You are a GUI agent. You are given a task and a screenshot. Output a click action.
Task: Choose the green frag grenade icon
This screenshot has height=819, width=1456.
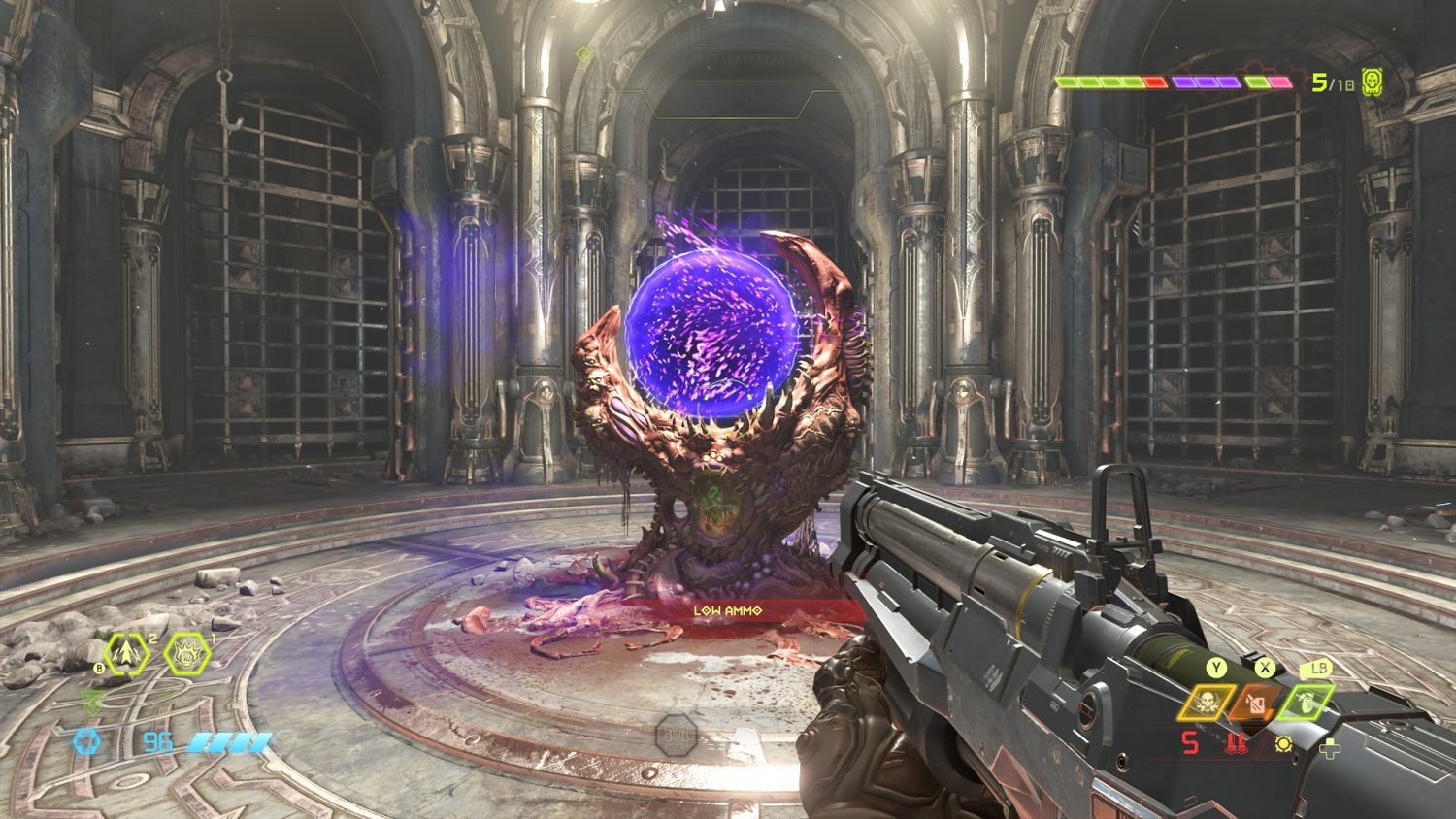[1307, 702]
